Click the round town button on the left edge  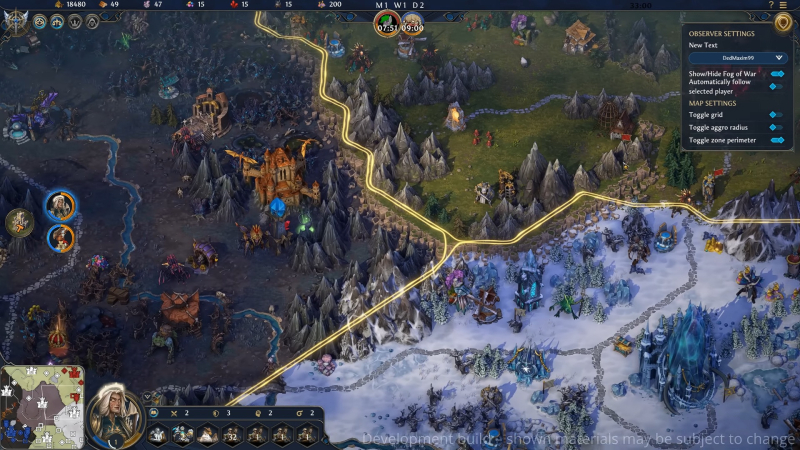pos(19,222)
